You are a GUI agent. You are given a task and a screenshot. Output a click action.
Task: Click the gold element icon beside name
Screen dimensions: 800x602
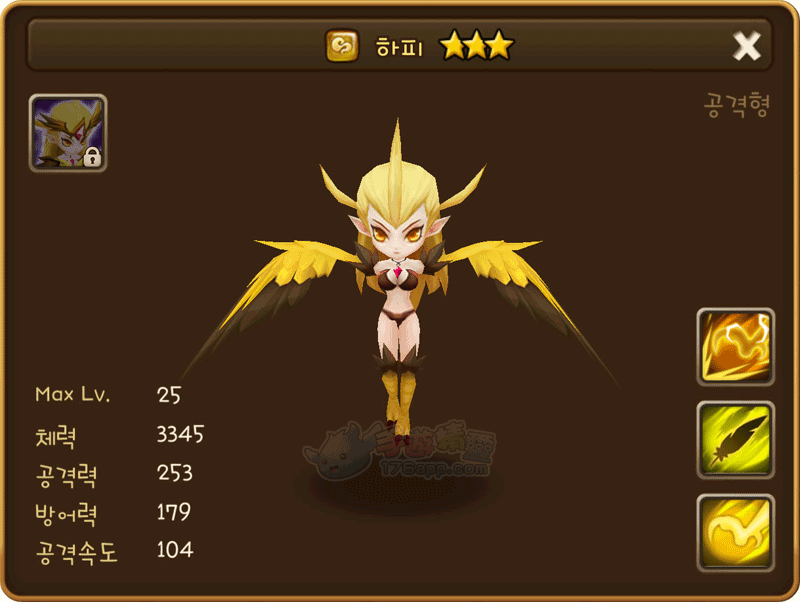click(x=342, y=46)
